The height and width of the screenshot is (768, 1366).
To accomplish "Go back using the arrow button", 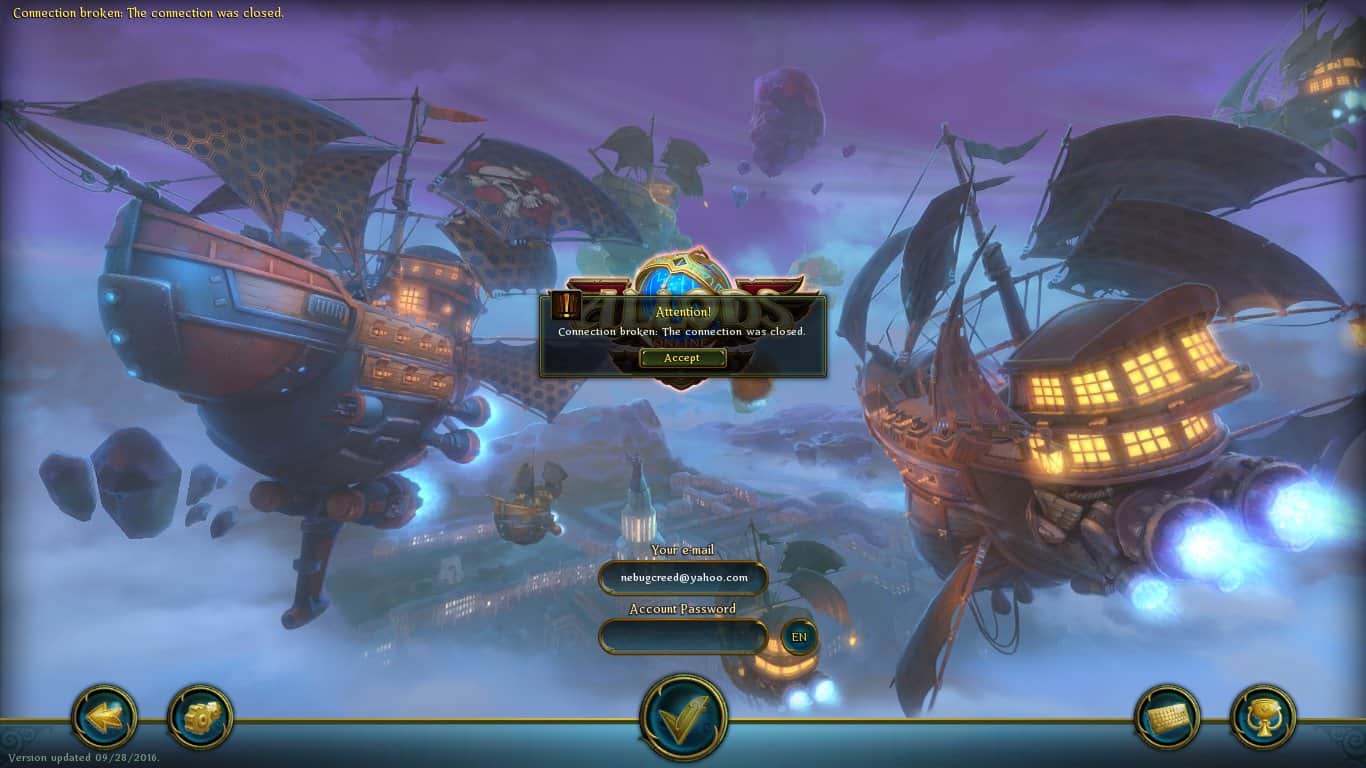I will coord(105,716).
